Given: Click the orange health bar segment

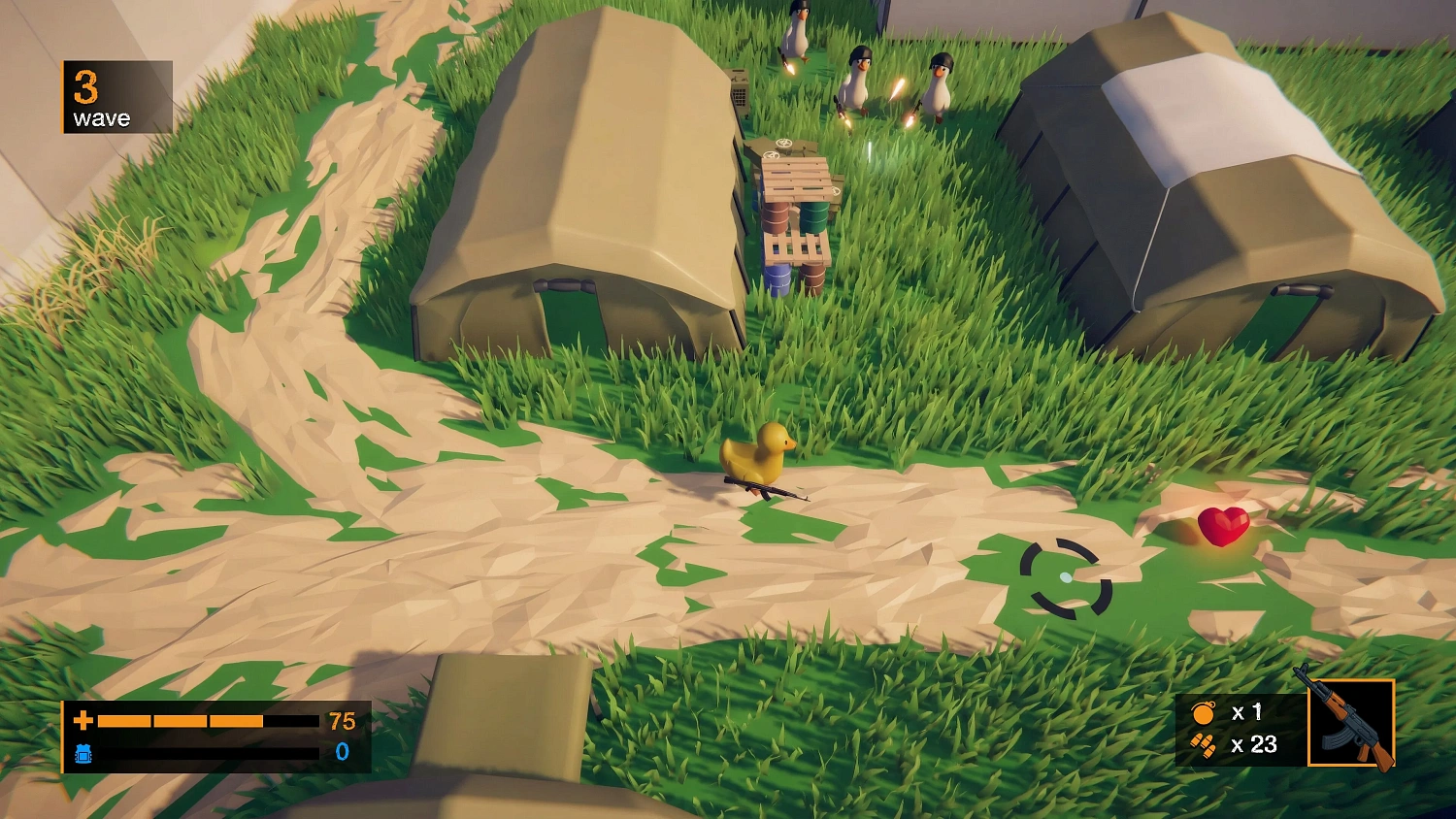Looking at the screenshot, I should (180, 720).
